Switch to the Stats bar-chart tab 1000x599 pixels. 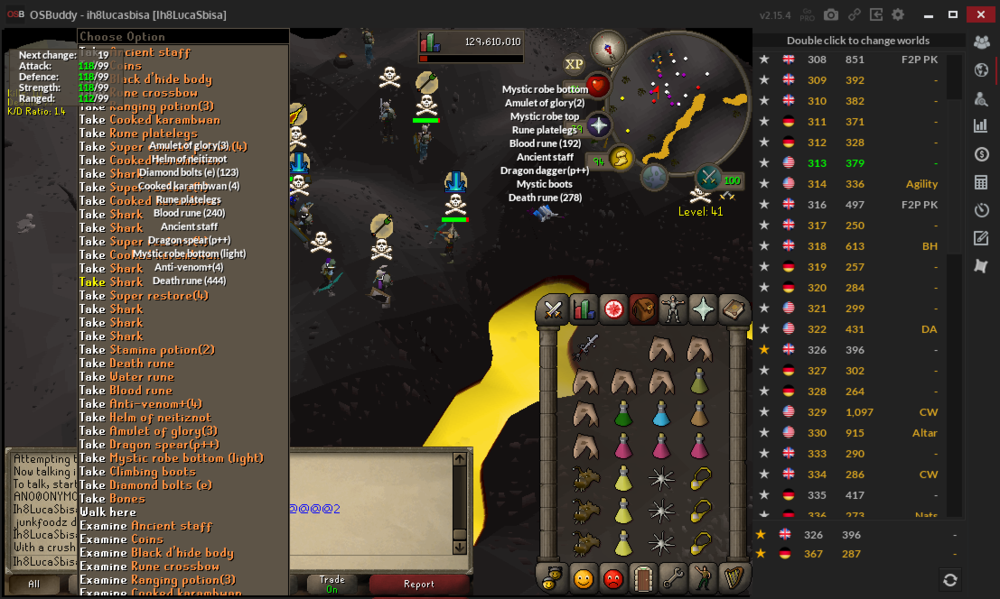point(583,310)
